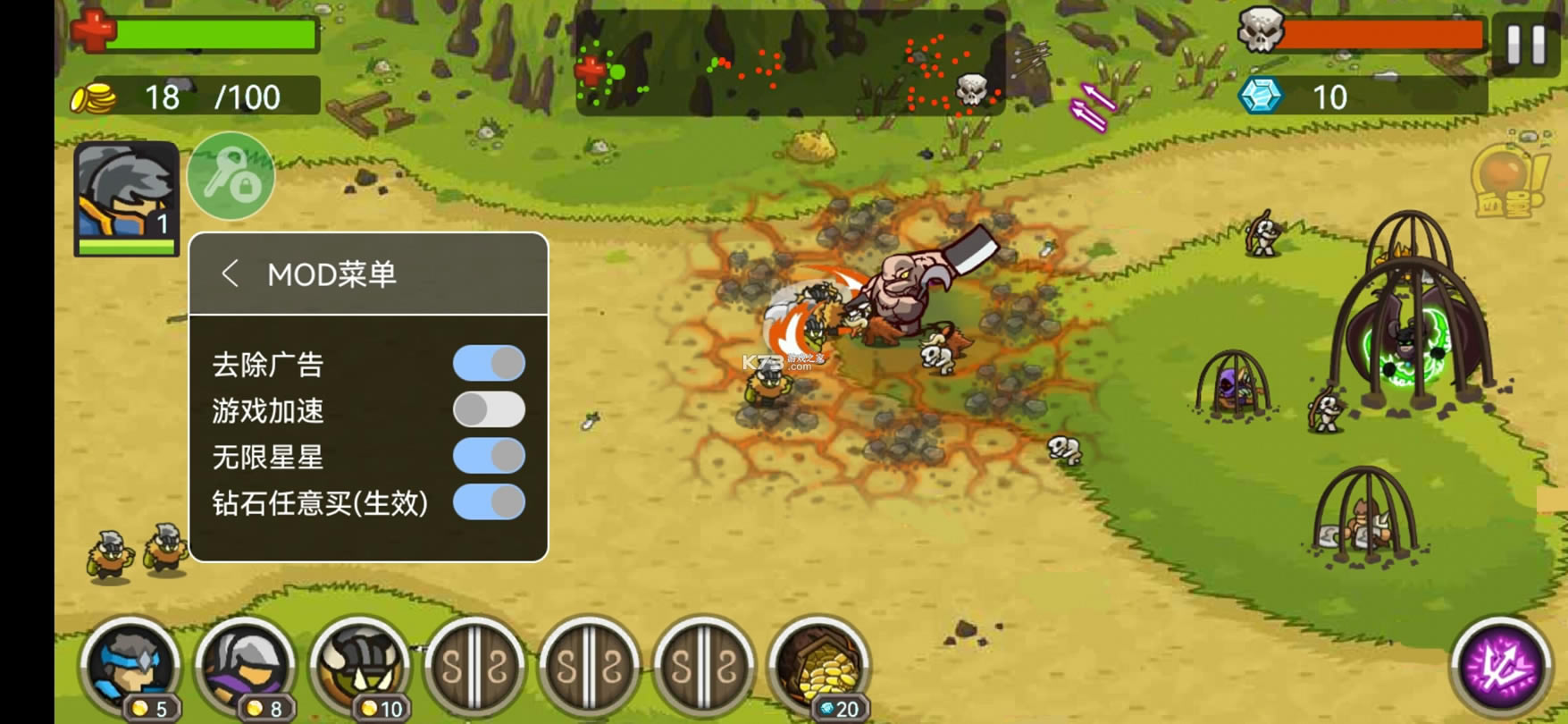Pause the game

1525,44
